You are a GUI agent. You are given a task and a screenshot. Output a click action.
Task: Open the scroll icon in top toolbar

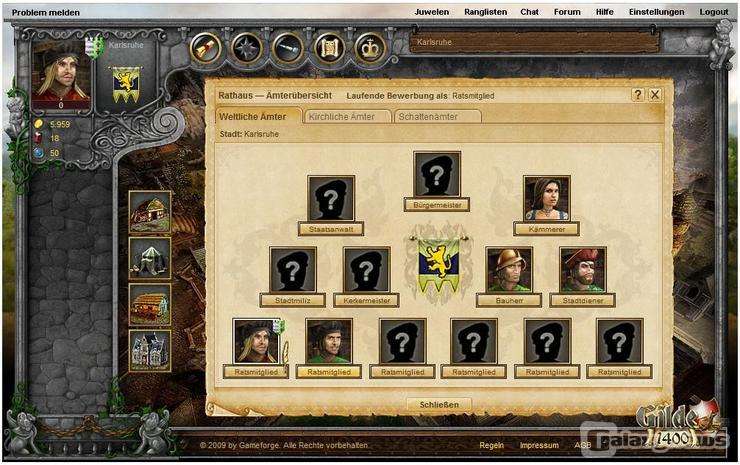click(x=327, y=47)
